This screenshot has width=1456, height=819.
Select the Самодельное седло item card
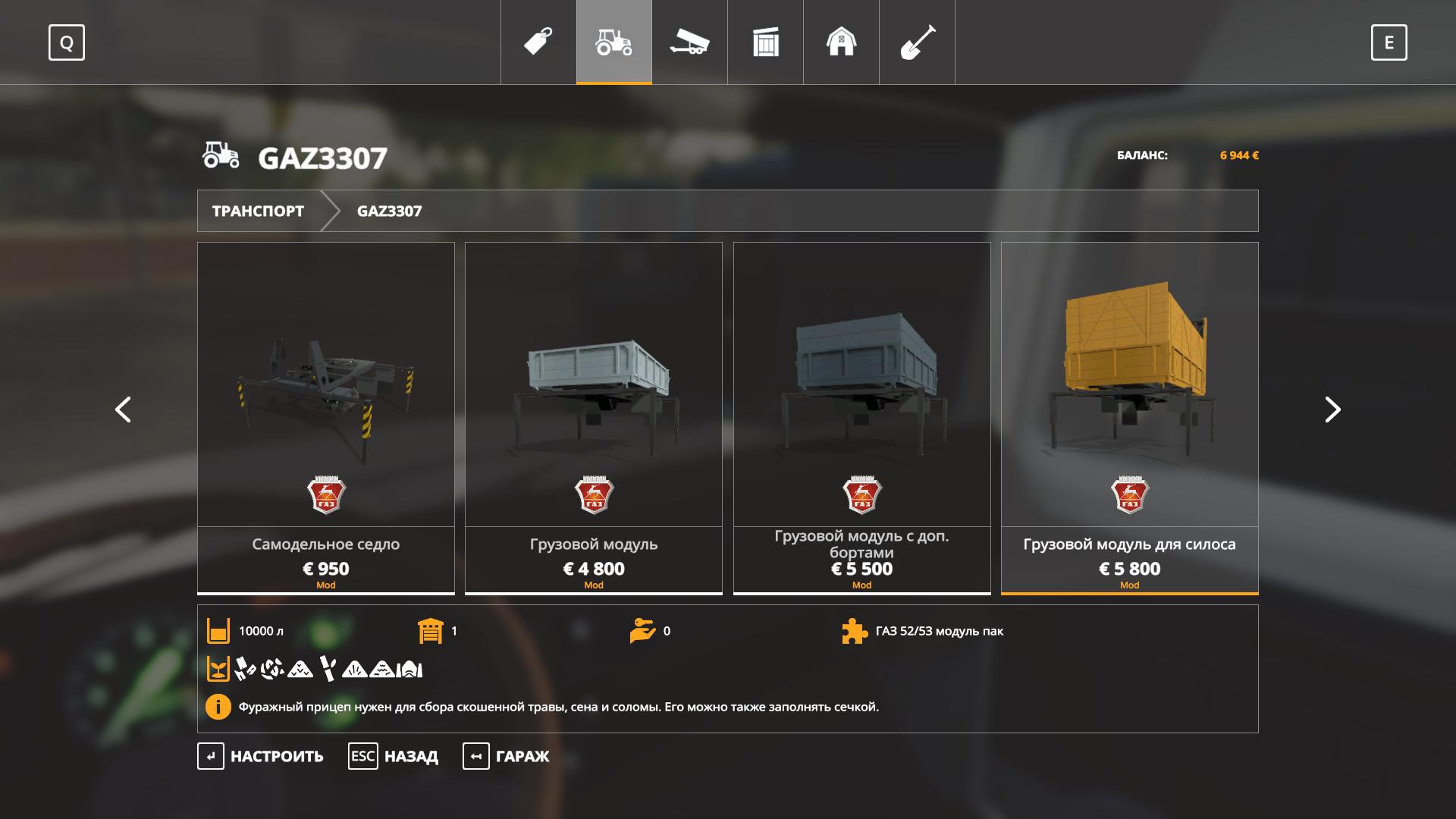point(326,417)
